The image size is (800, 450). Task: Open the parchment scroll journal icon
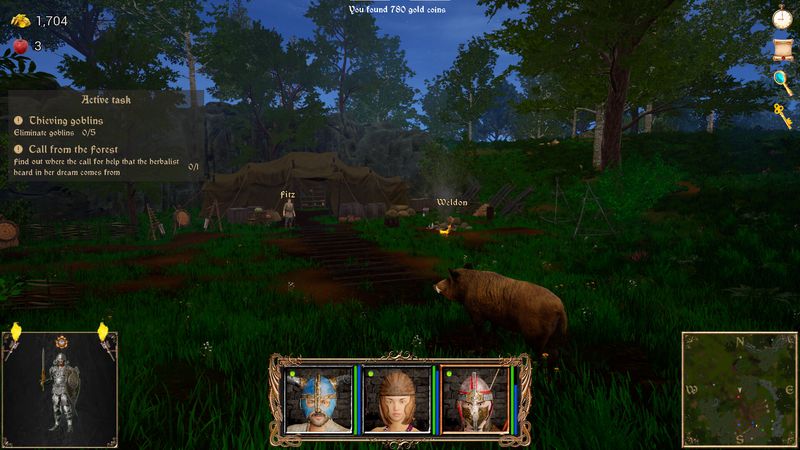click(782, 50)
